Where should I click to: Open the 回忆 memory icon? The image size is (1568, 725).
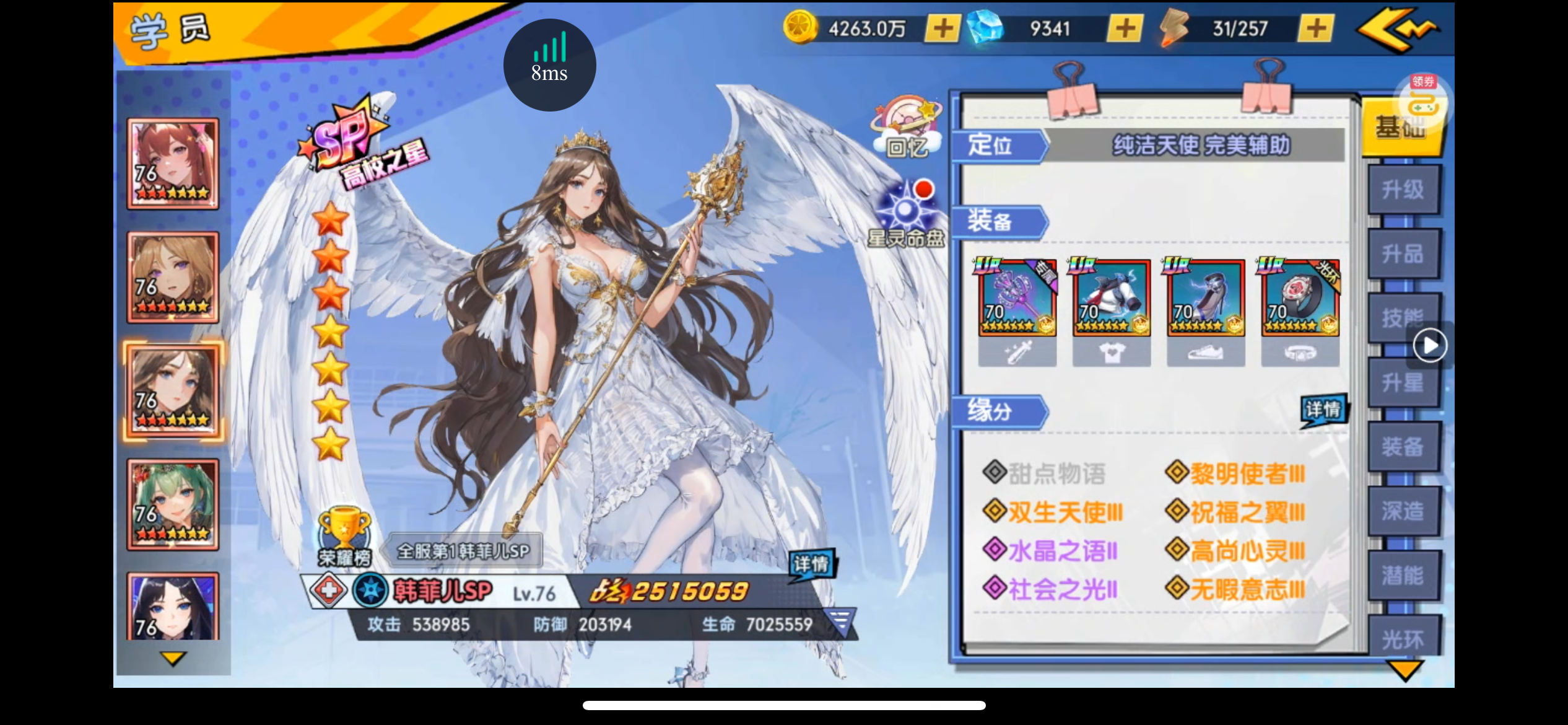click(907, 128)
